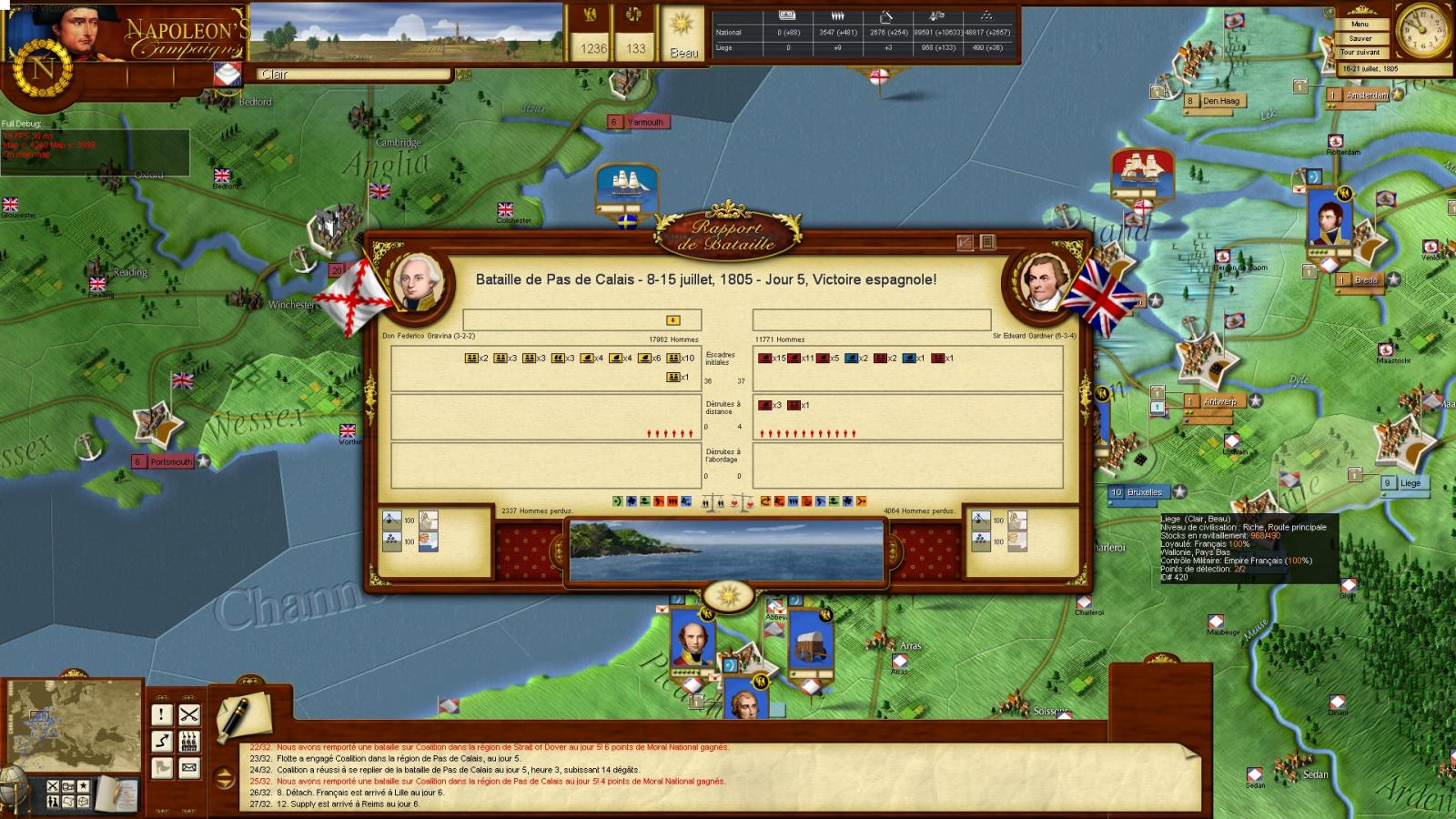Viewport: 1456px width, 819px height.
Task: Click the globe icon
Action: pyautogui.click(x=11, y=783)
